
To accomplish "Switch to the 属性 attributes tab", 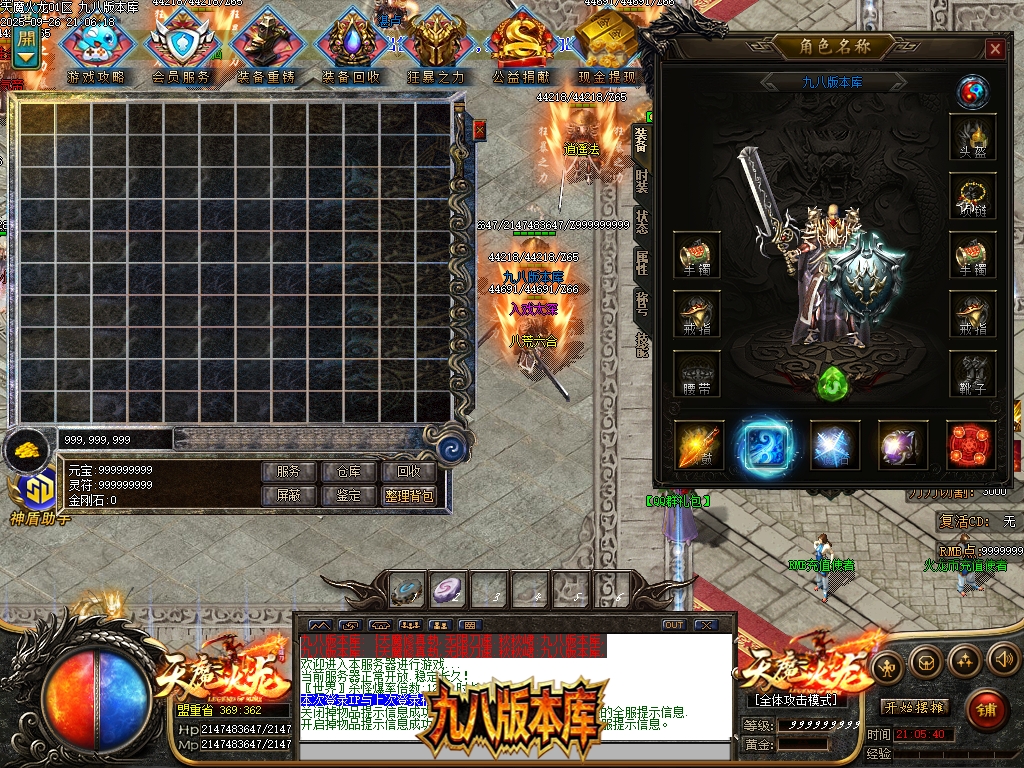I will 641,262.
